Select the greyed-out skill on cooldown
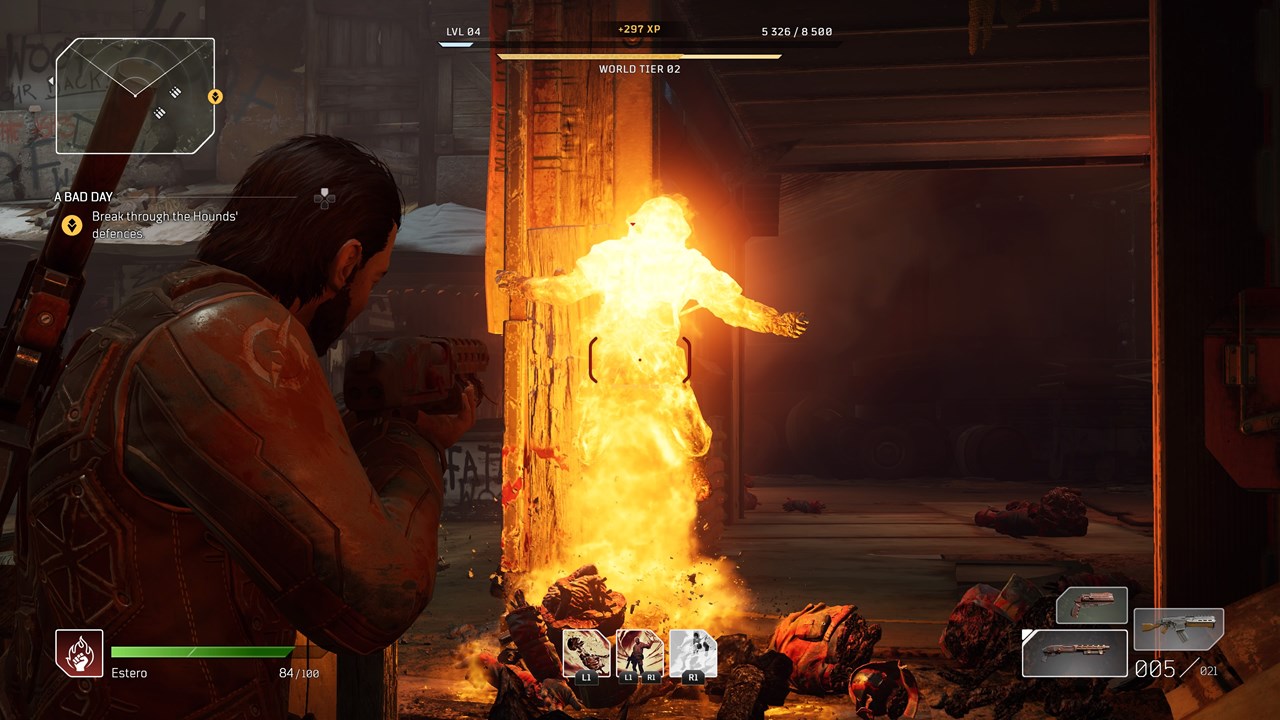This screenshot has width=1280, height=720. pos(693,652)
